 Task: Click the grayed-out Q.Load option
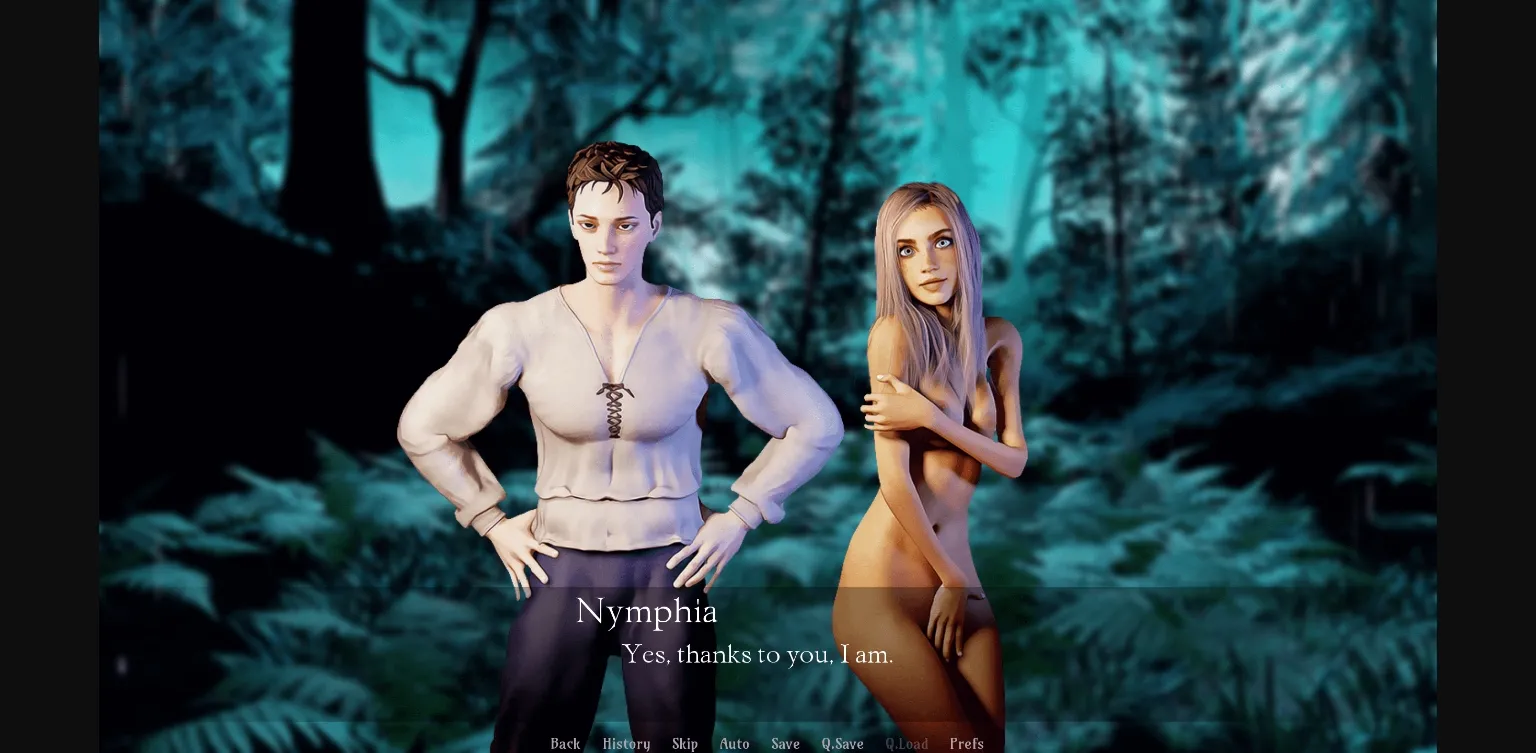[906, 744]
